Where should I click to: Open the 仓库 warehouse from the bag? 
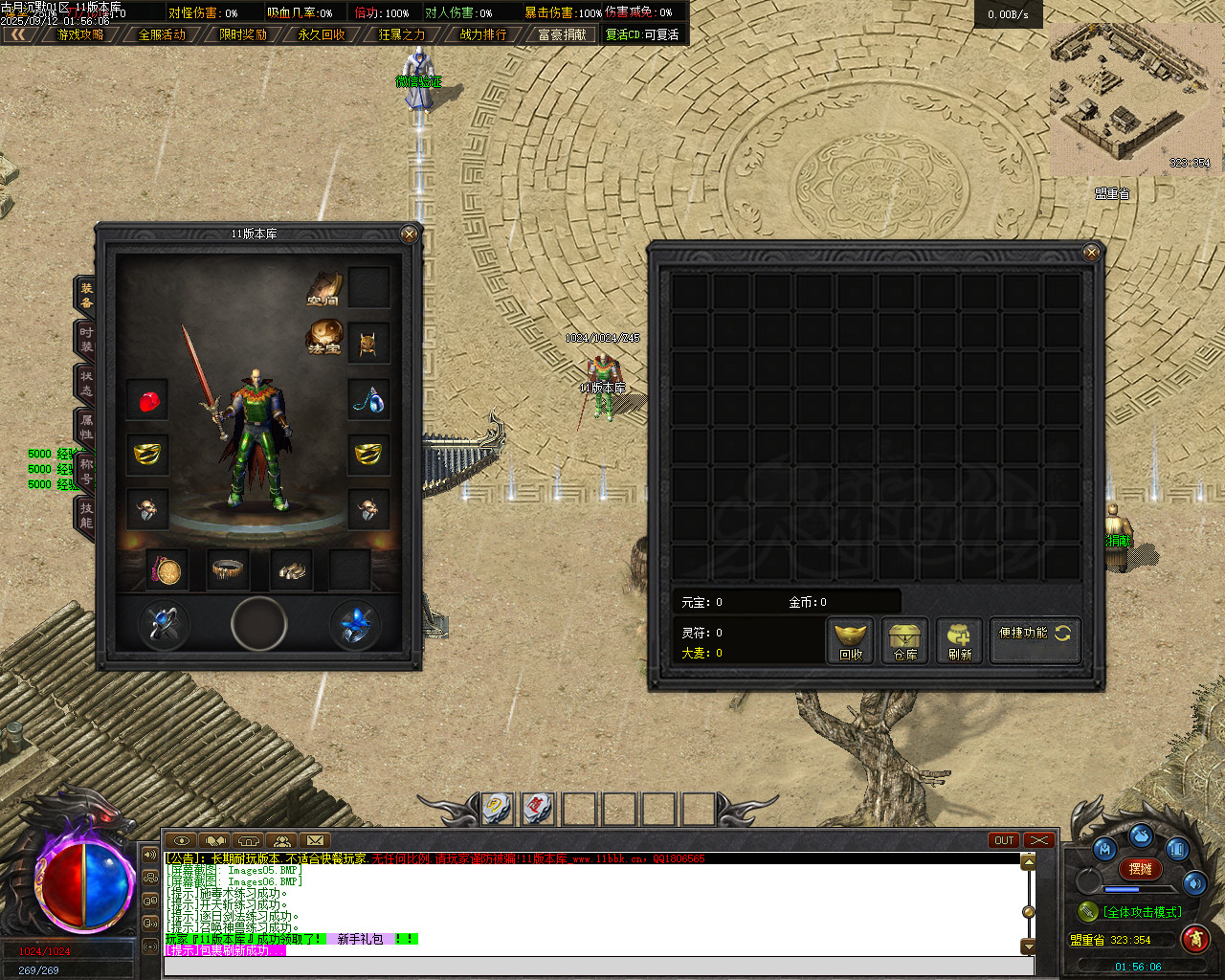(904, 641)
